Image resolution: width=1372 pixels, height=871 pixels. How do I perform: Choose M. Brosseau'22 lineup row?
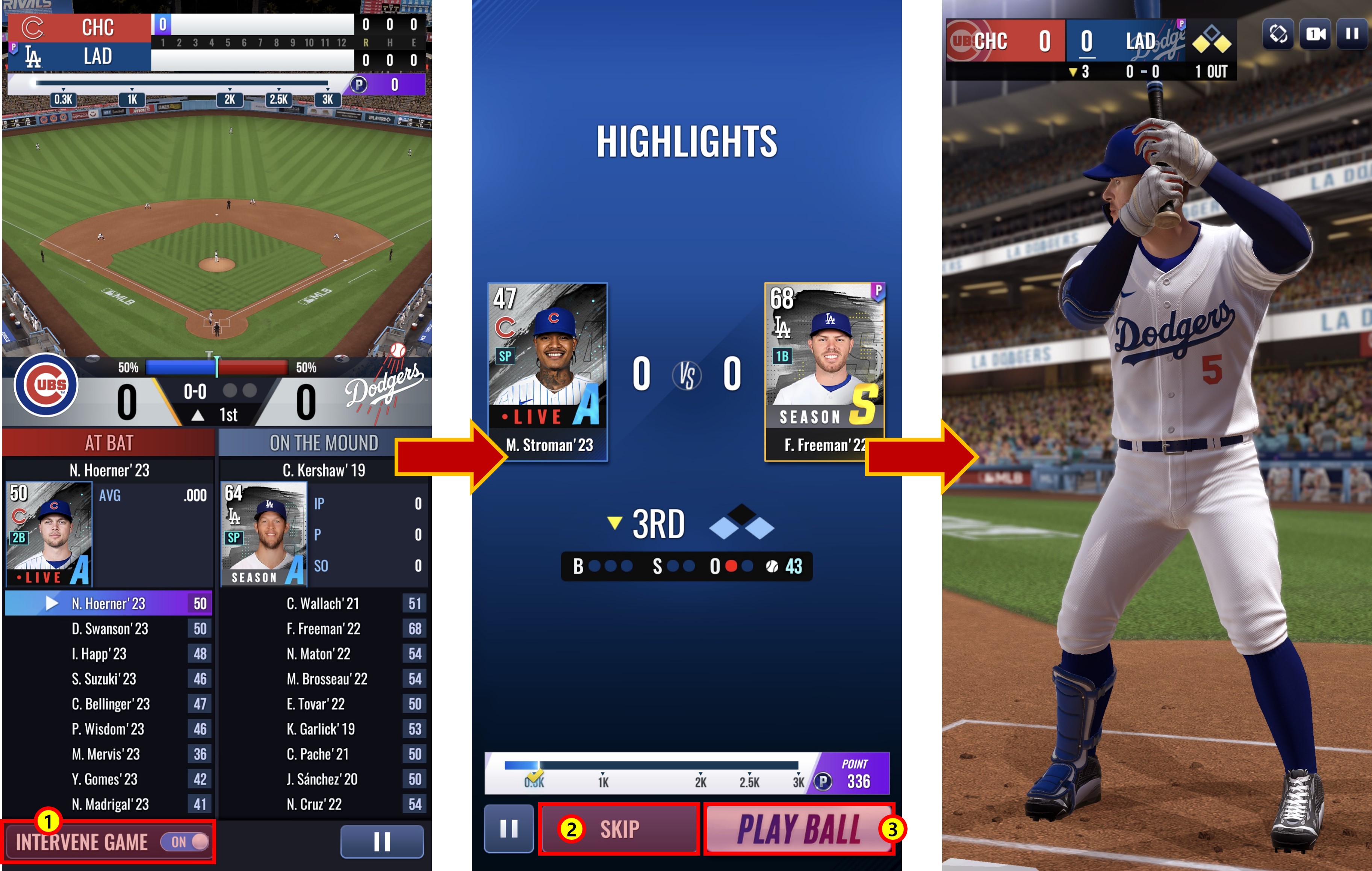point(327,679)
